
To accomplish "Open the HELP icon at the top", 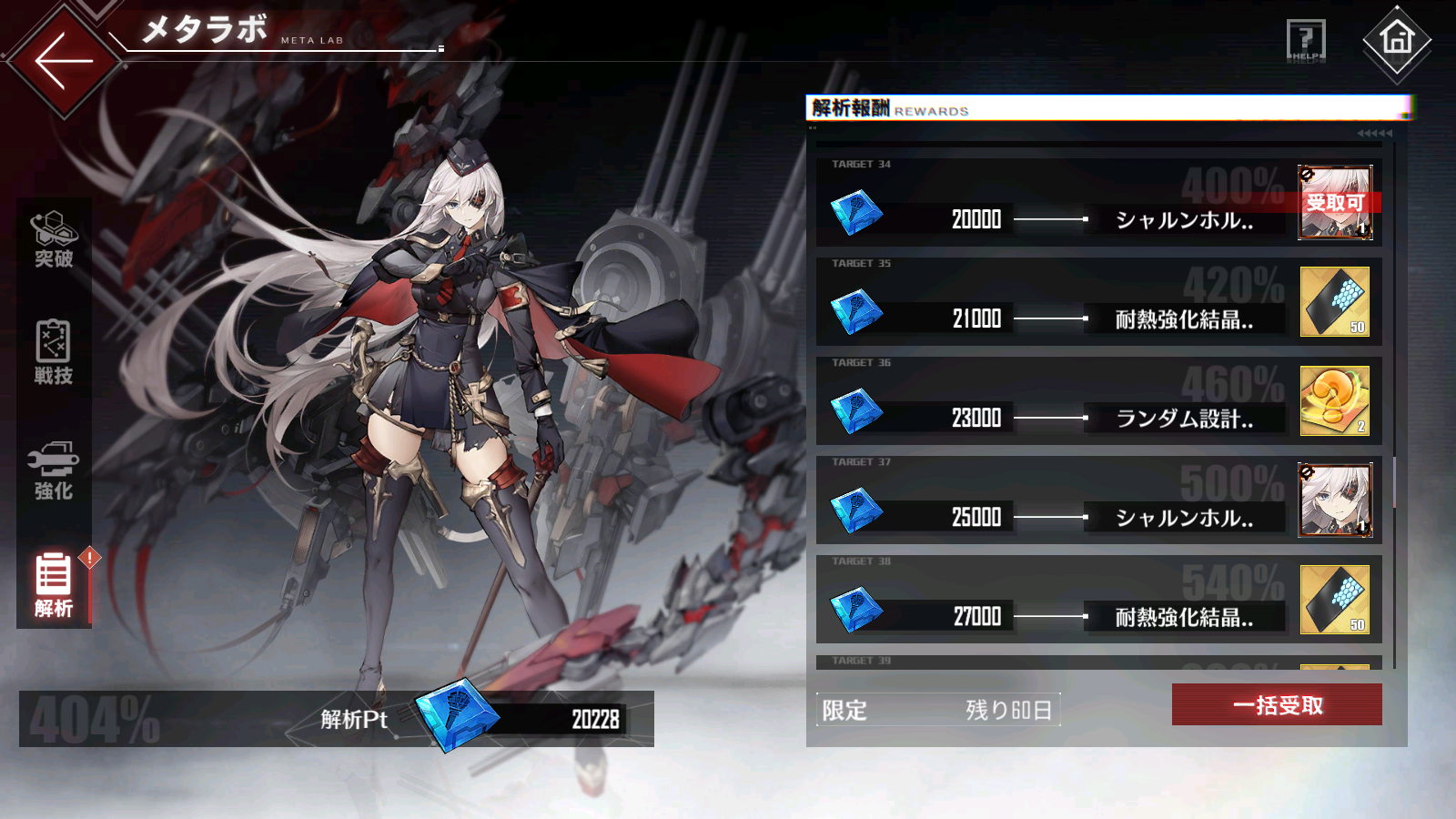I will pyautogui.click(x=1303, y=38).
